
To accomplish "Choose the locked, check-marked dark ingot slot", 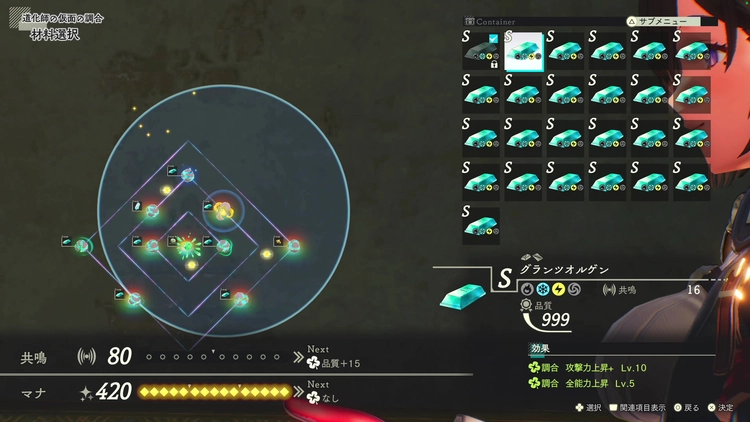I will coord(481,51).
